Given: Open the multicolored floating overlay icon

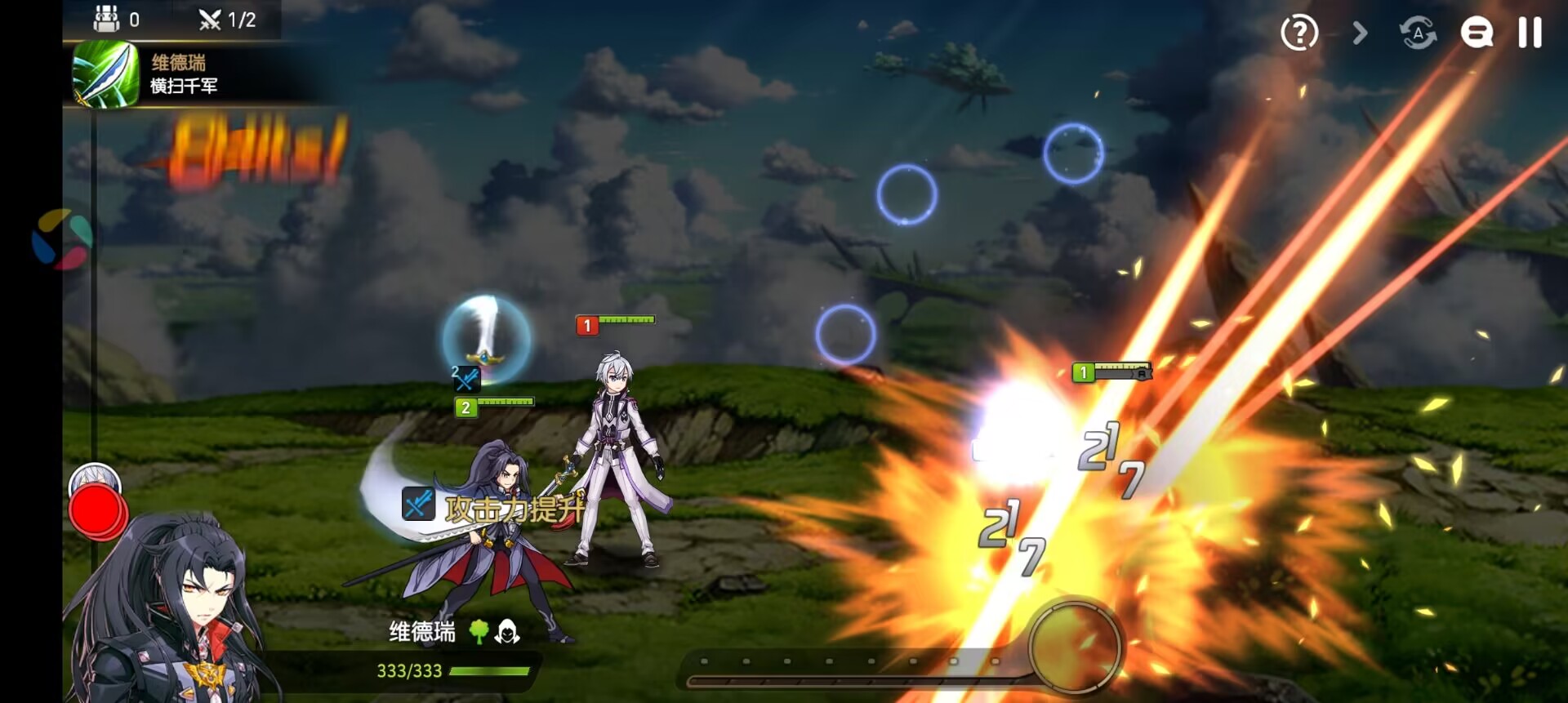Looking at the screenshot, I should (x=61, y=239).
